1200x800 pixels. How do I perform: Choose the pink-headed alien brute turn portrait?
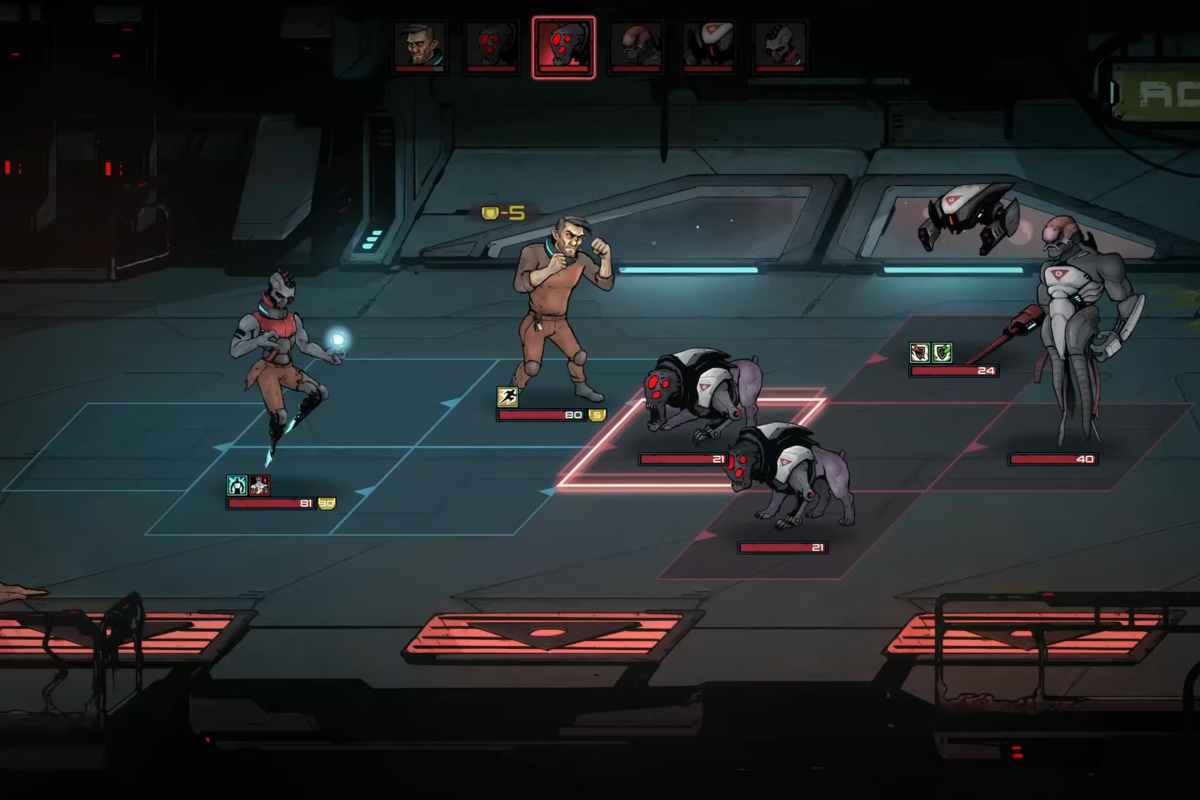(x=636, y=46)
